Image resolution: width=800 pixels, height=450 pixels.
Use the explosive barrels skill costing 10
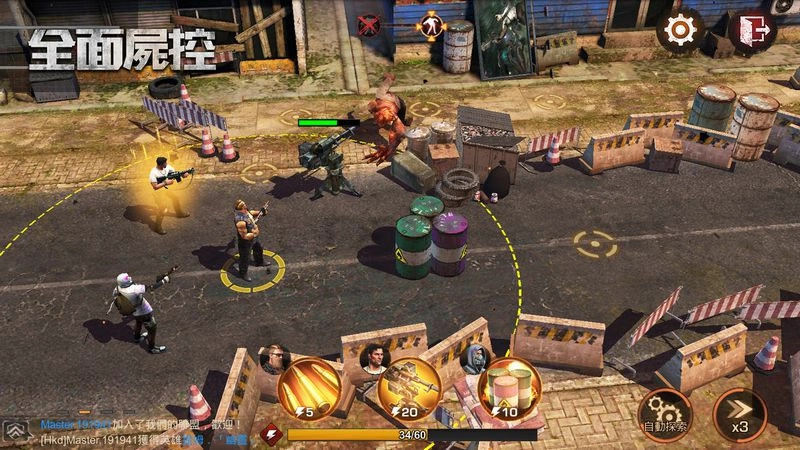point(509,387)
